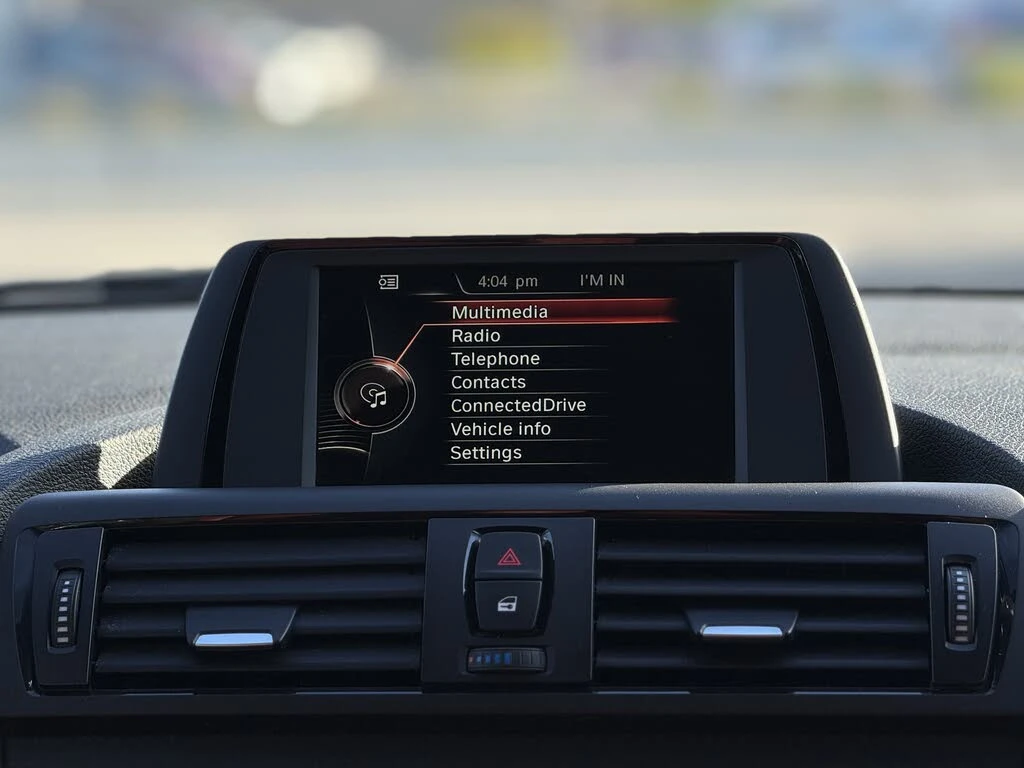This screenshot has width=1024, height=768.
Task: Show the Vehicle info screen
Action: coord(500,429)
